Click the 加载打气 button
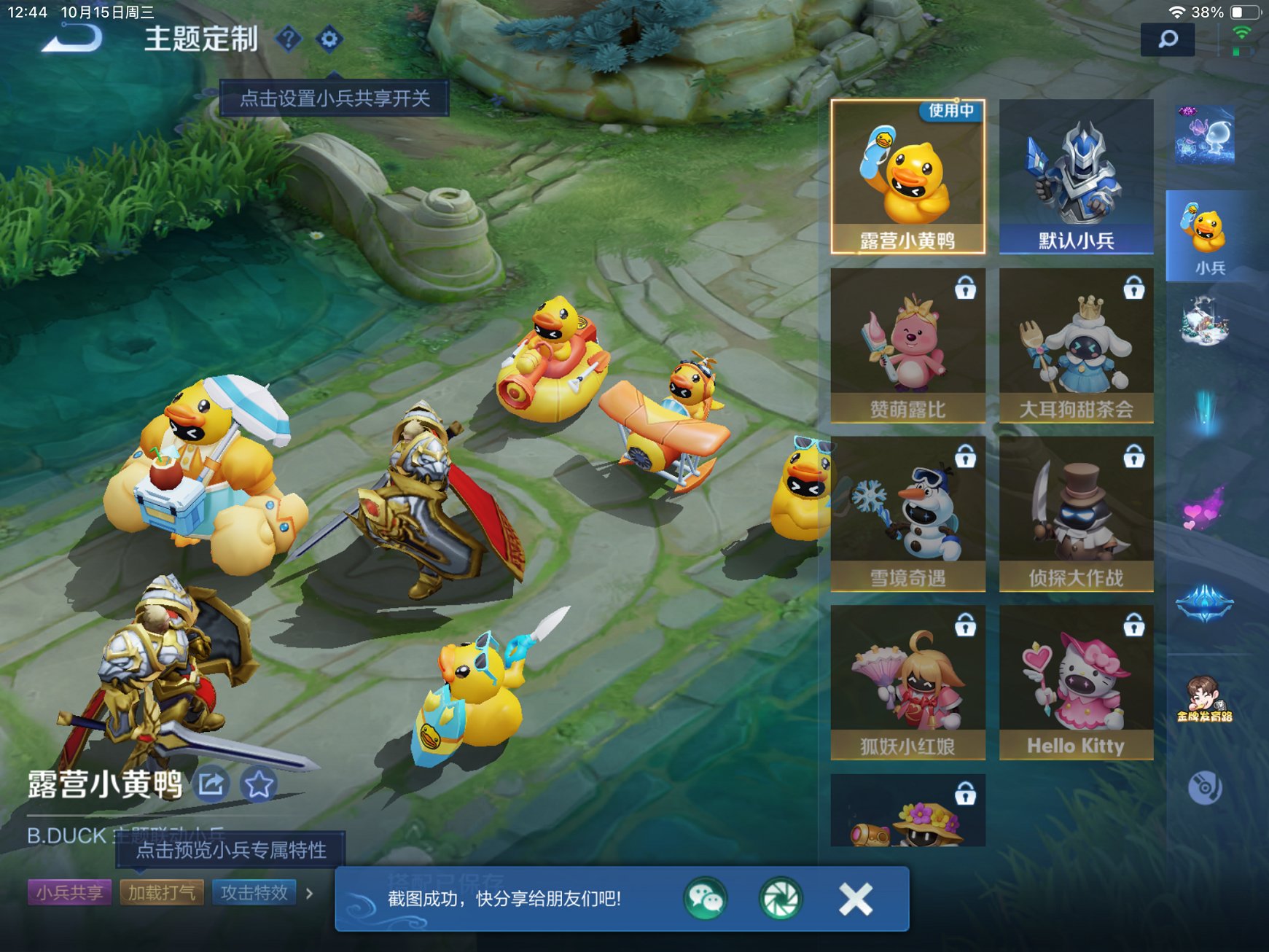This screenshot has width=1269, height=952. pos(161,892)
